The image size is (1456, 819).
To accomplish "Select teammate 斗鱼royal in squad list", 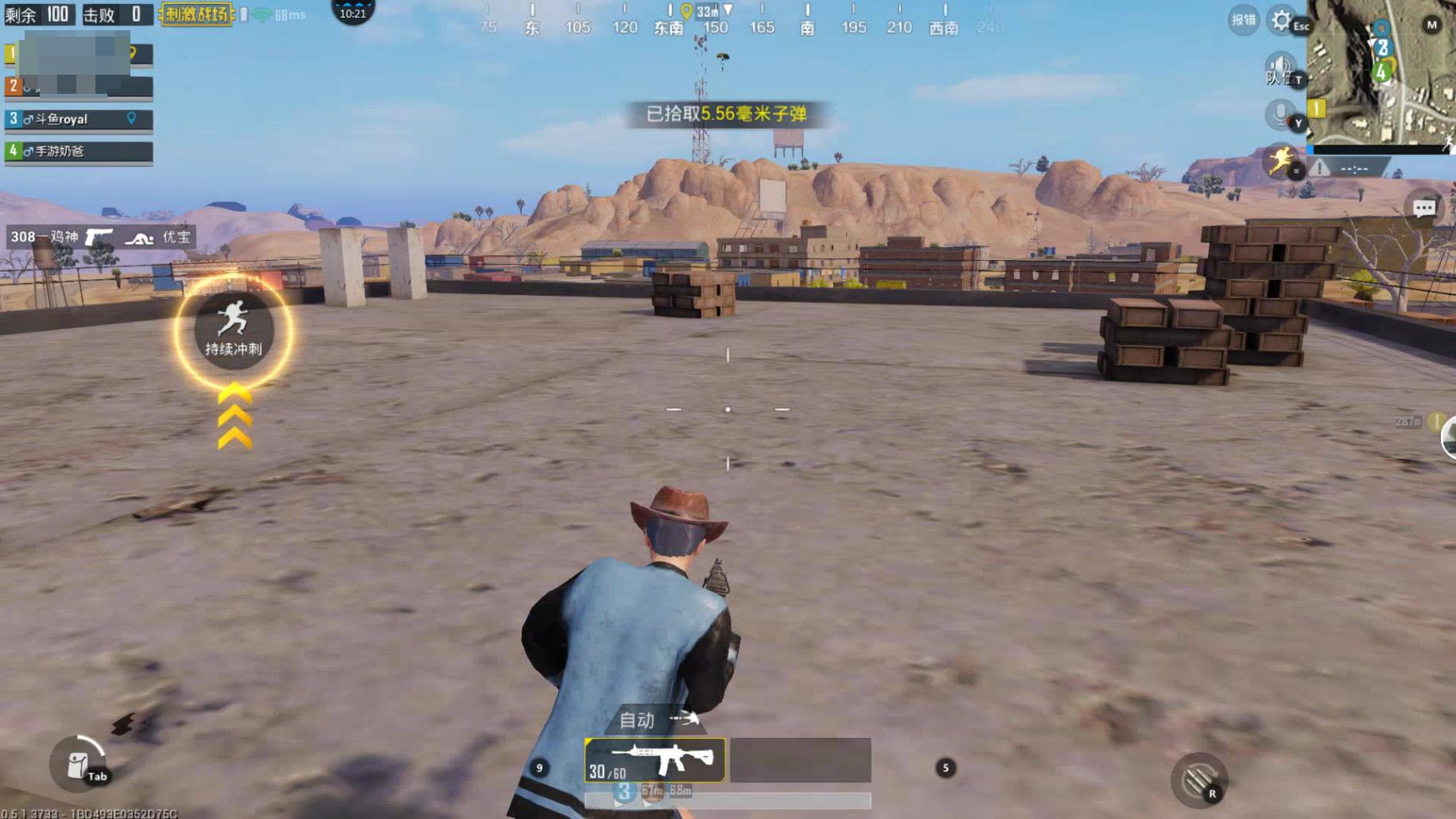I will click(79, 119).
